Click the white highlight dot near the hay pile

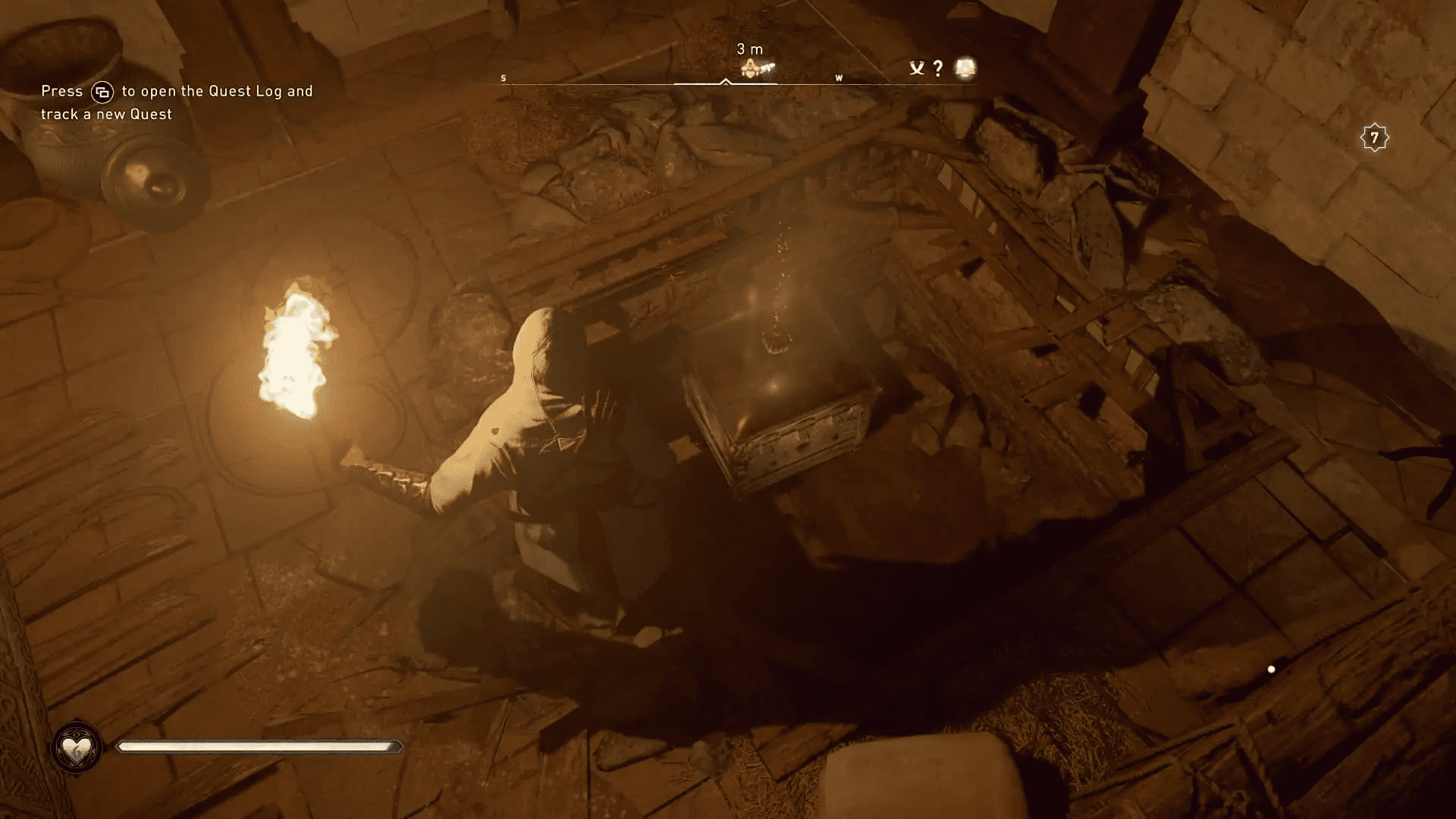(1271, 669)
